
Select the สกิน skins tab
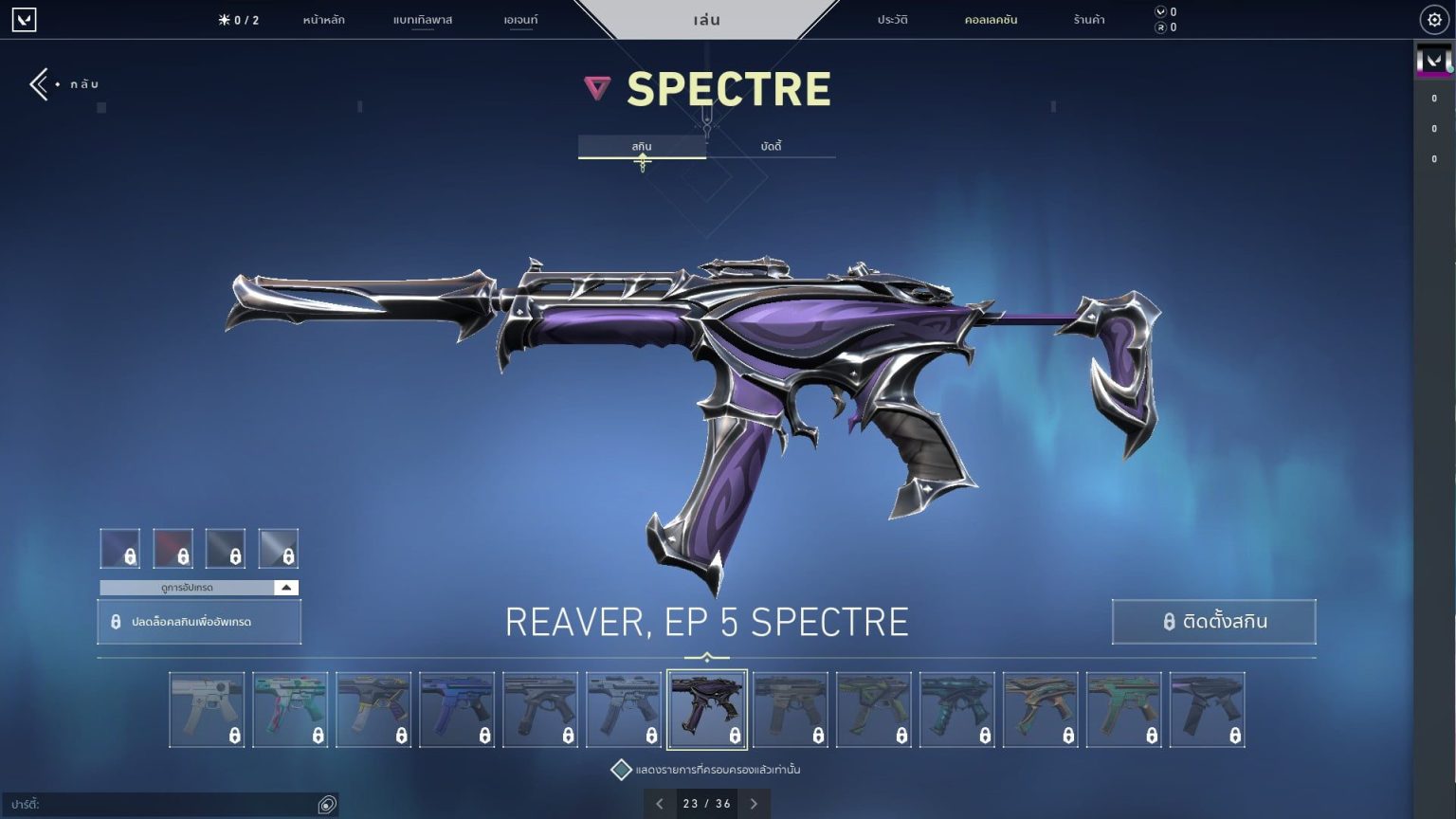641,145
